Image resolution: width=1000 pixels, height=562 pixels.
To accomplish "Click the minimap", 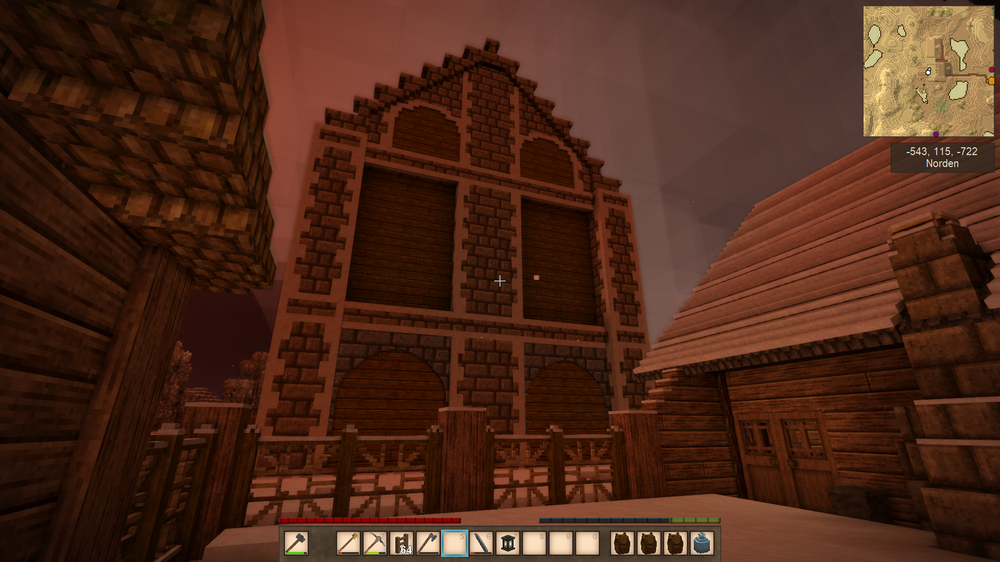I will pyautogui.click(x=928, y=72).
